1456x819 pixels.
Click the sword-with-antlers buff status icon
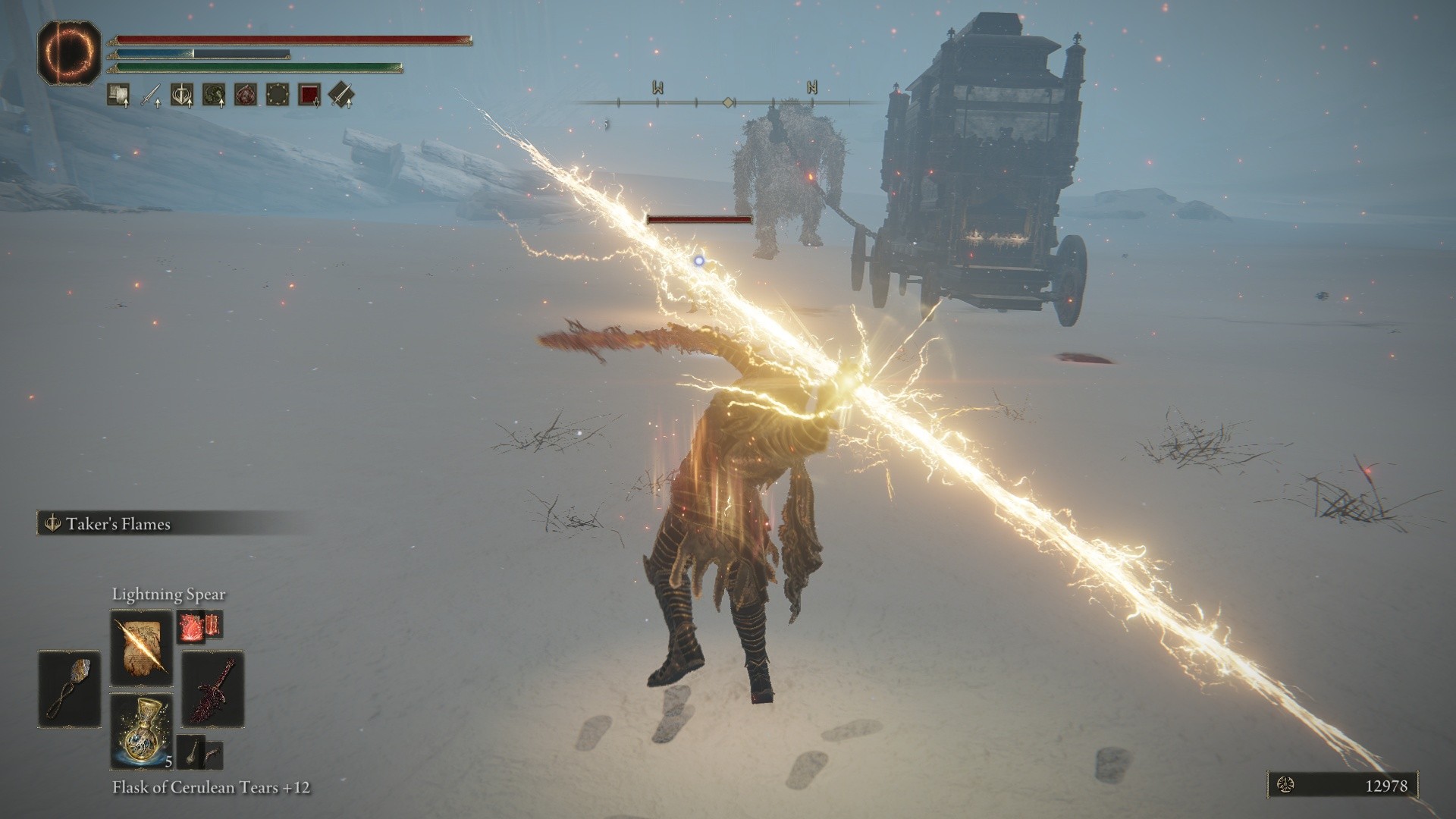182,95
